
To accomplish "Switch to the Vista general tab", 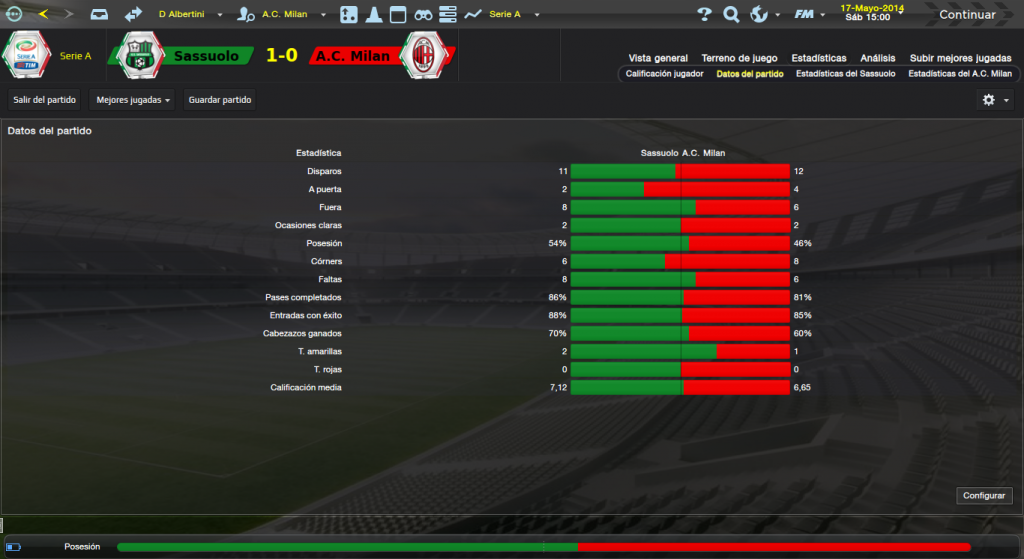I will [x=658, y=58].
